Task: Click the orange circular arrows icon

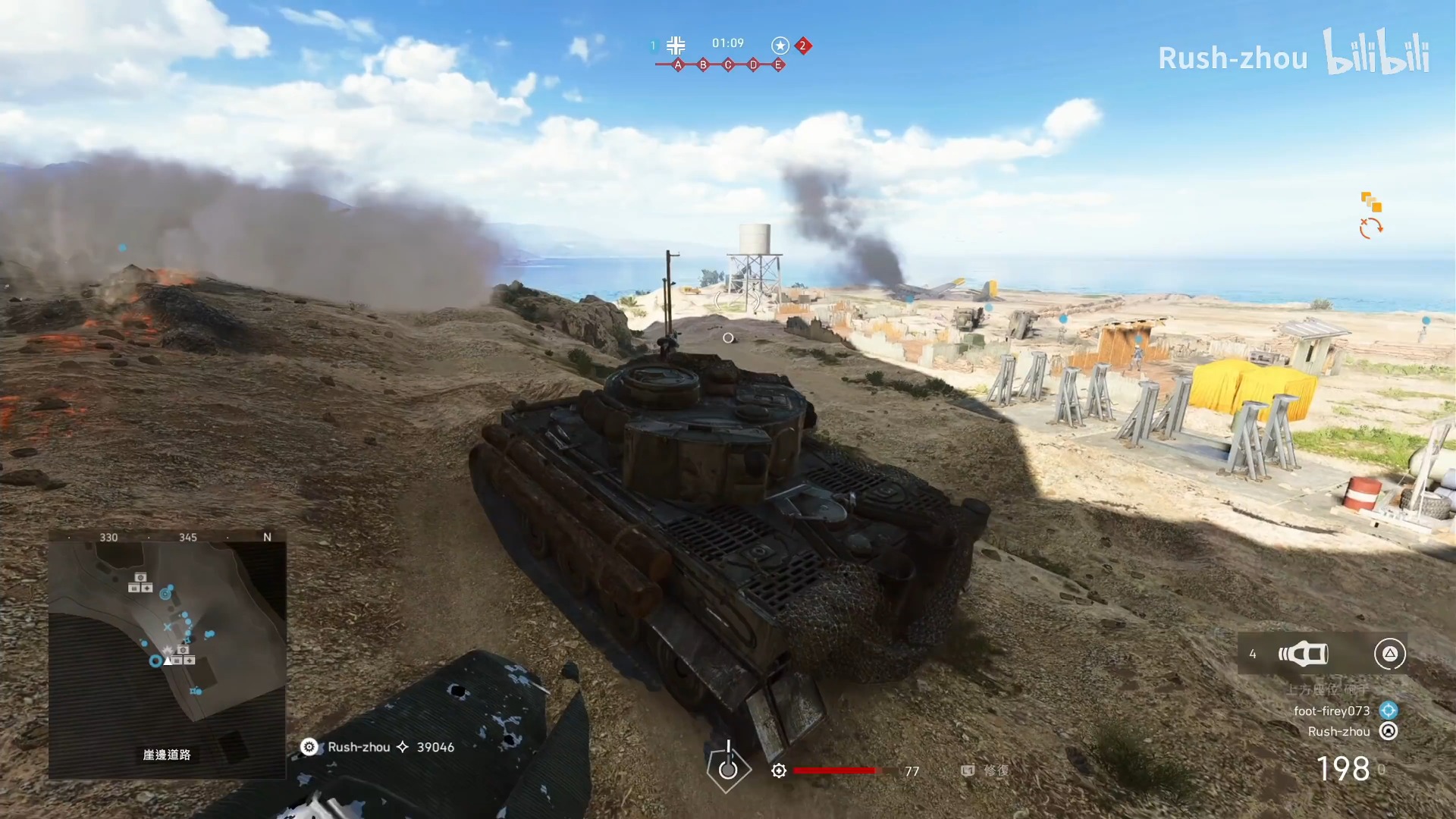Action: pos(1371,227)
